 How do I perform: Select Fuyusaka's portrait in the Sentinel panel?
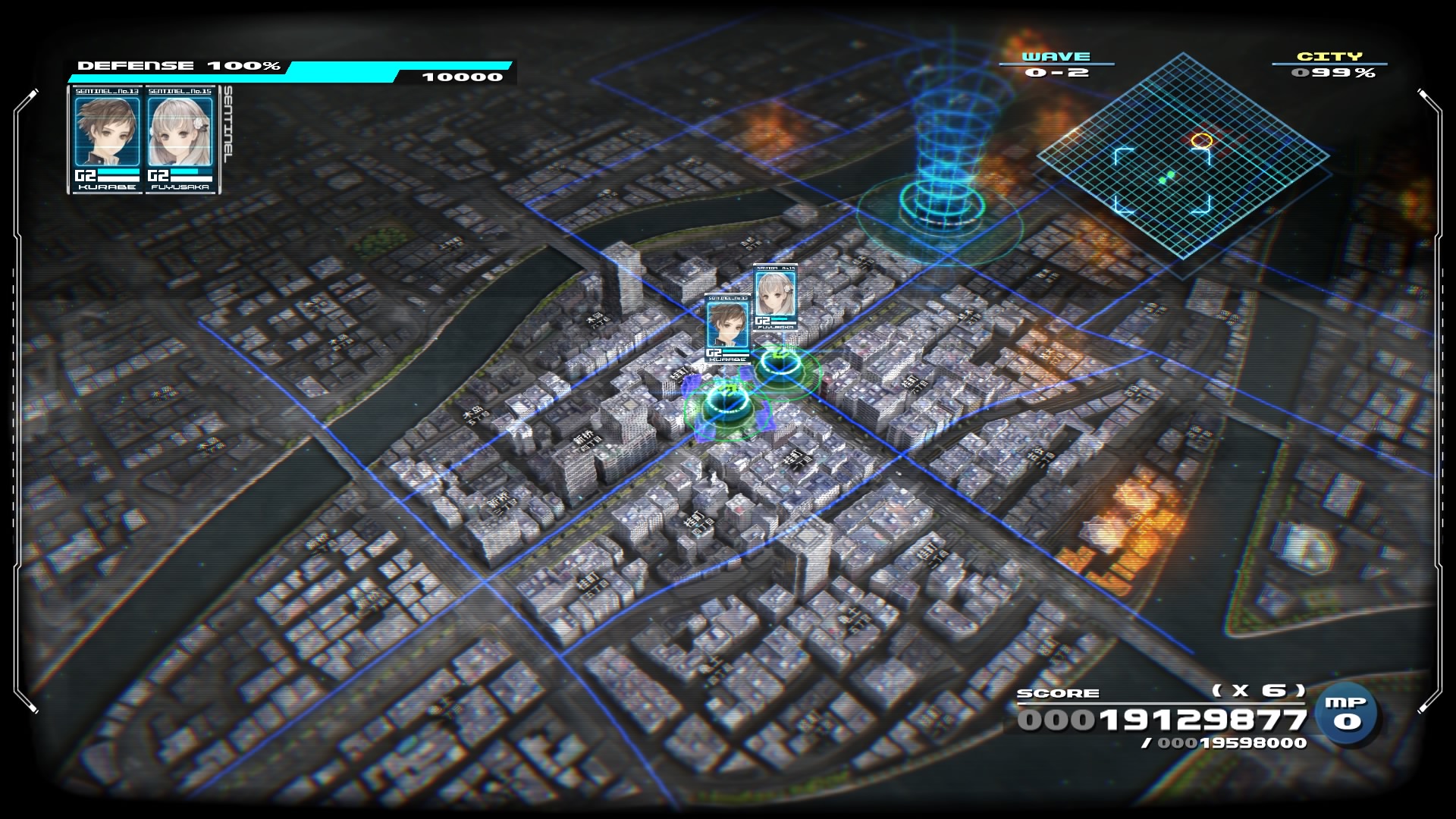180,131
